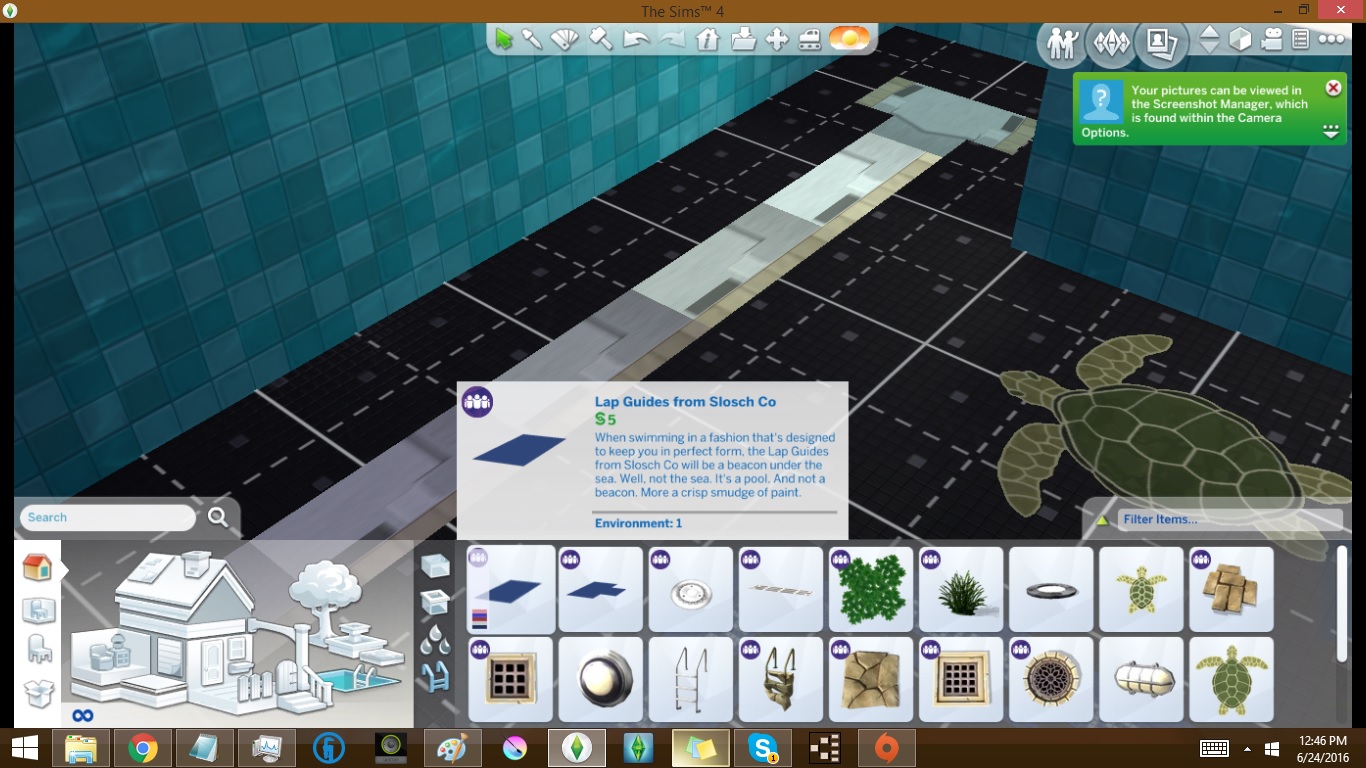Open the more options ellipsis menu
Image resolution: width=1366 pixels, height=768 pixels.
pos(1332,40)
